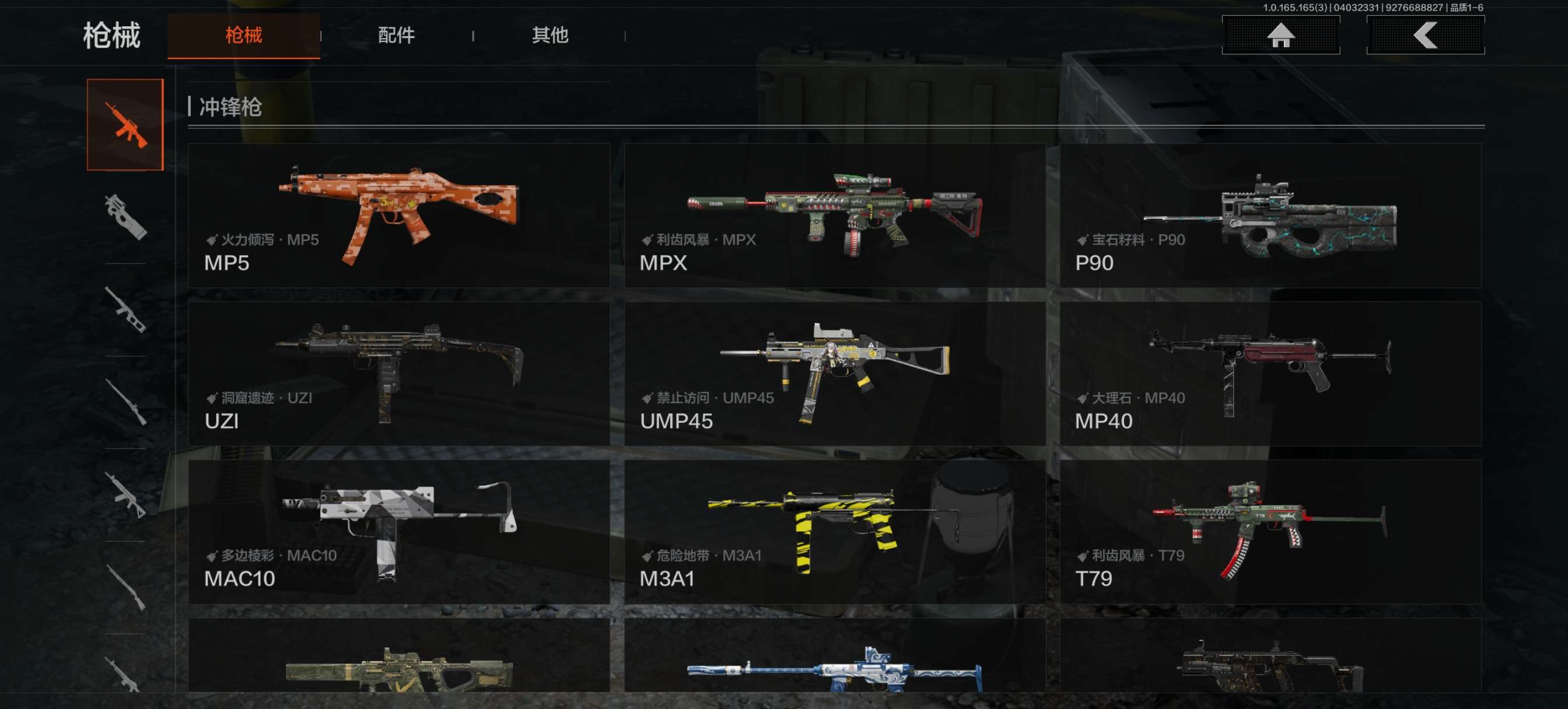Select the orange rifle category icon
The image size is (1568, 709).
(x=125, y=125)
